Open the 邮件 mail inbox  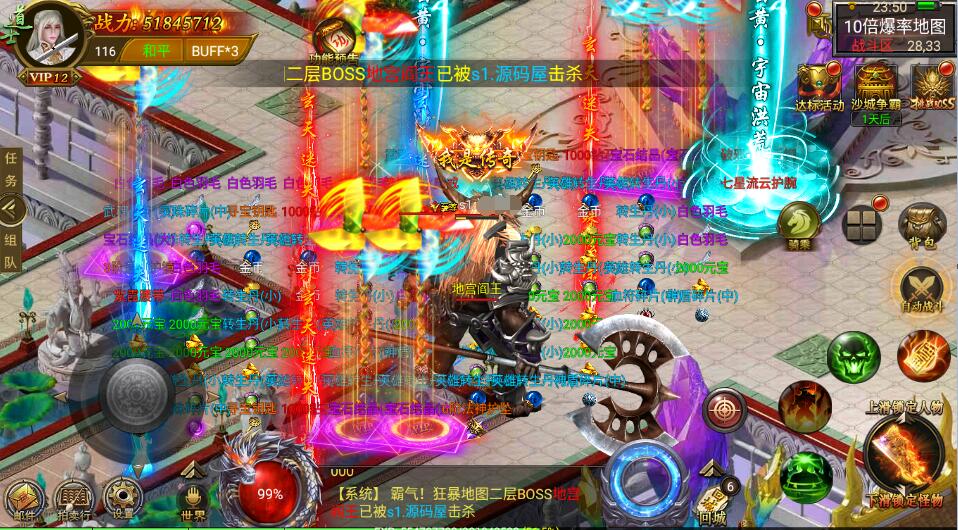25,499
